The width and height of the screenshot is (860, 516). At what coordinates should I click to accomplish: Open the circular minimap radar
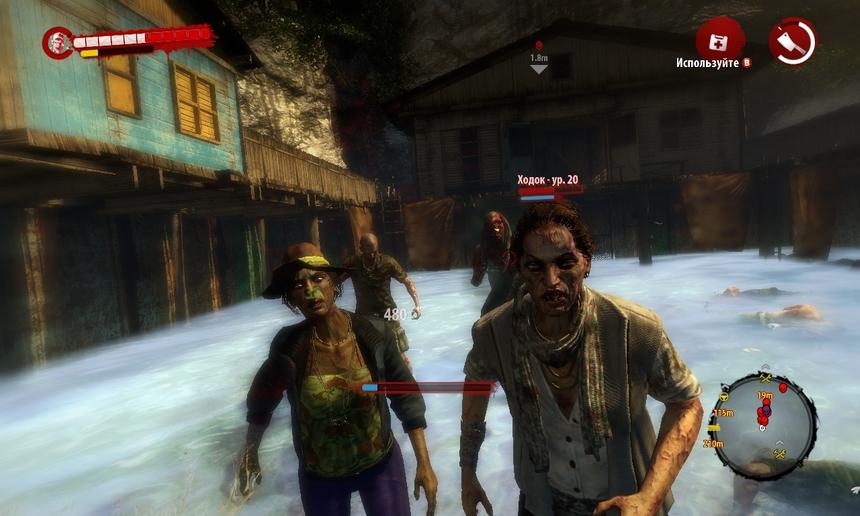click(765, 424)
